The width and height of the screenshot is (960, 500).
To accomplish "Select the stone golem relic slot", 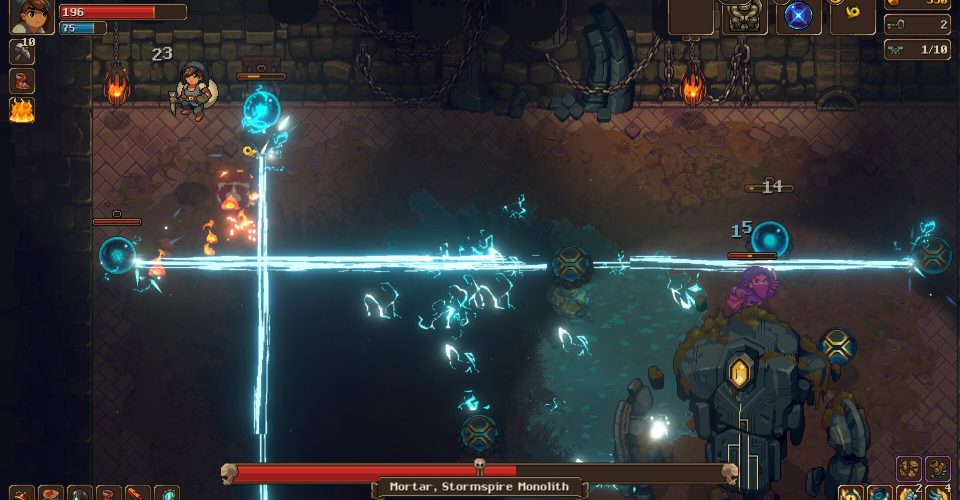I will [744, 16].
